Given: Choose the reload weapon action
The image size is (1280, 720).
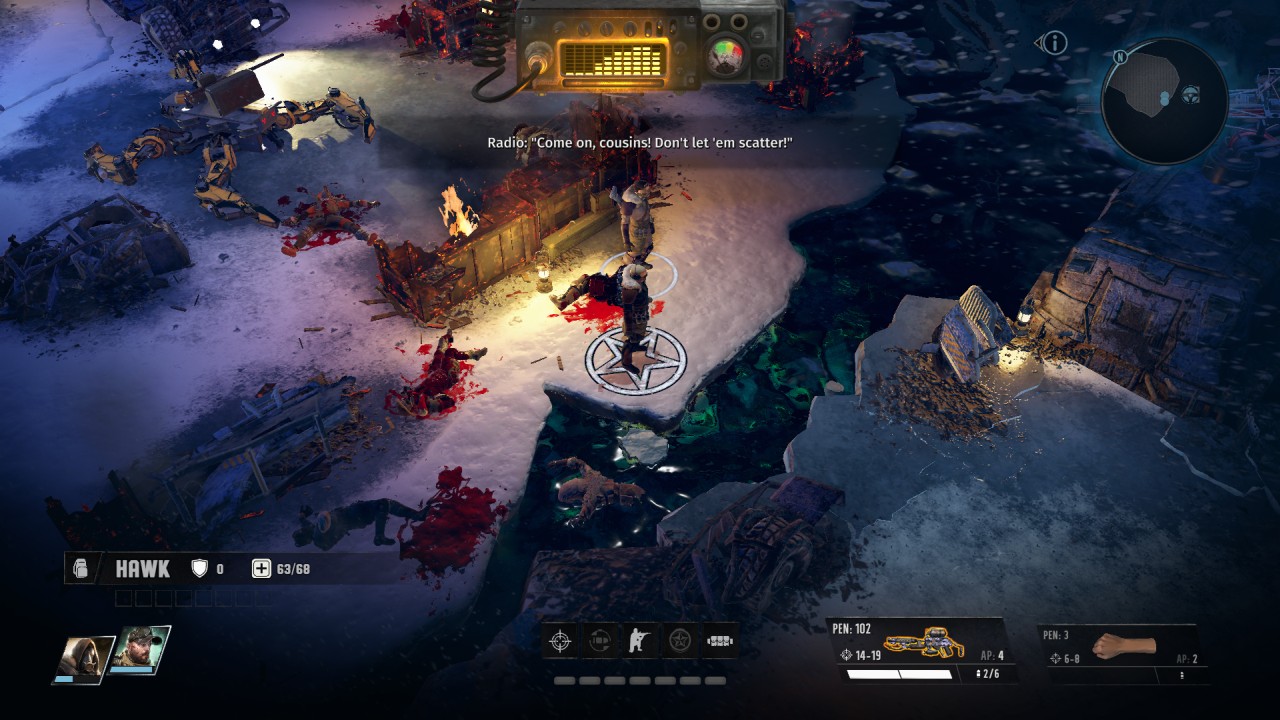Looking at the screenshot, I should [x=600, y=641].
